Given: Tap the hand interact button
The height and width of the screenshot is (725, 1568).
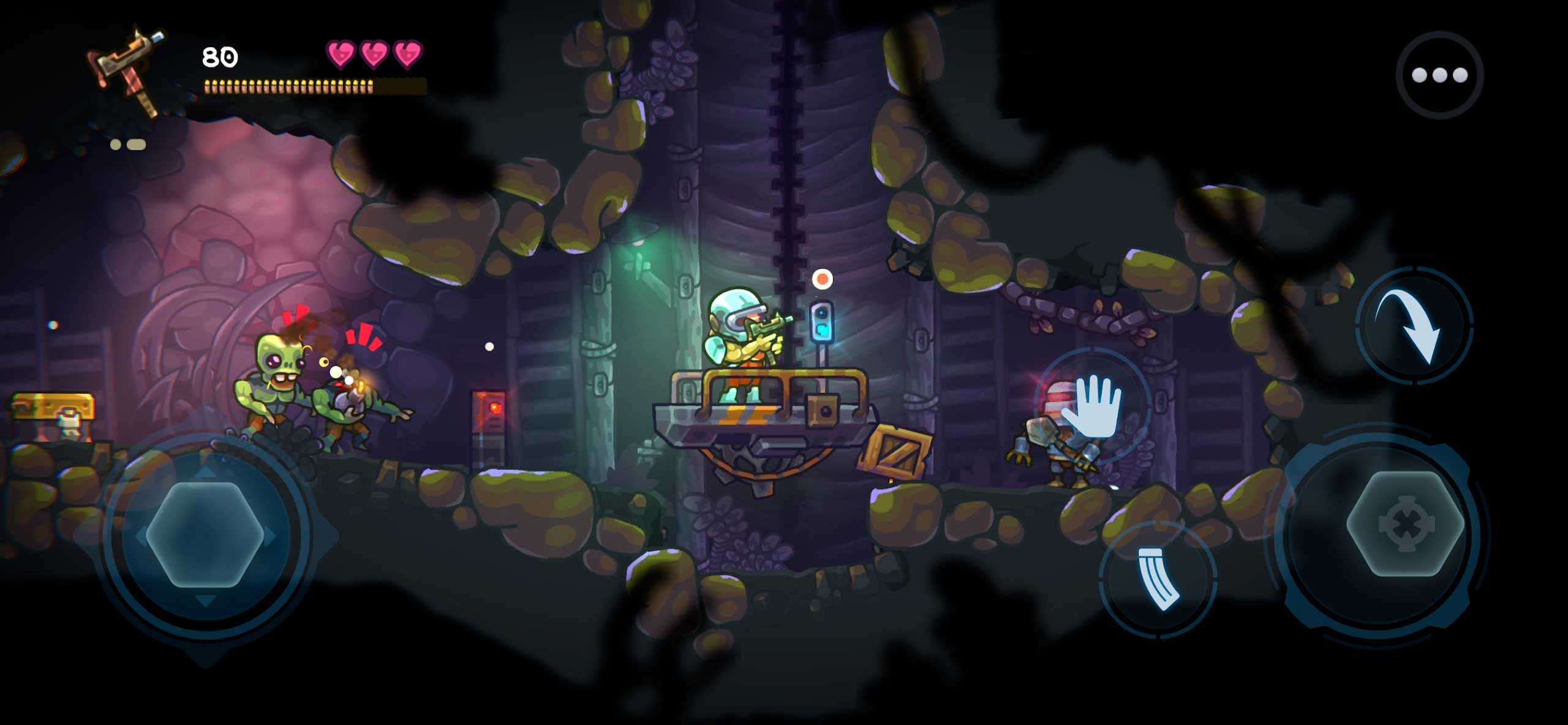Looking at the screenshot, I should point(1093,406).
